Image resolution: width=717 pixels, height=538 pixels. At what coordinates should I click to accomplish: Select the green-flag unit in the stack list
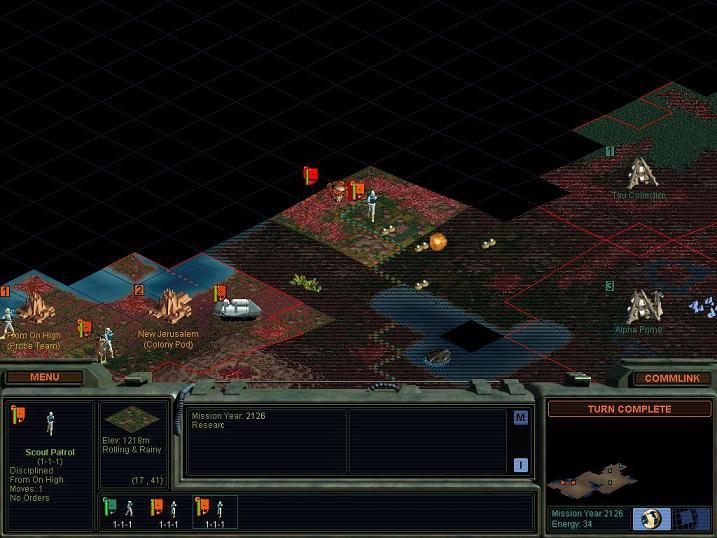click(x=122, y=511)
